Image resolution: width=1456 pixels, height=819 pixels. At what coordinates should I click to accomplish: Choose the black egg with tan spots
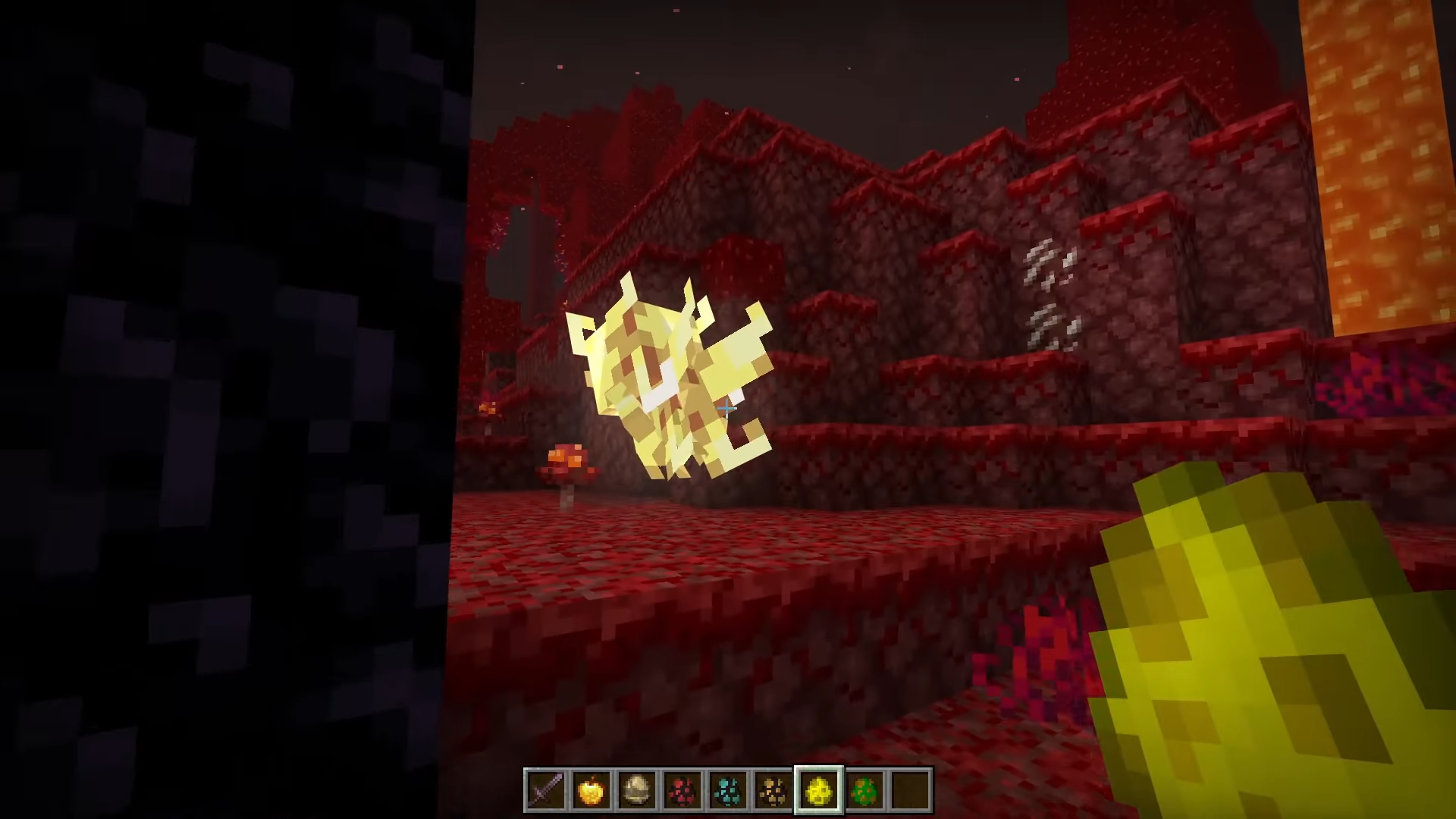[x=773, y=790]
